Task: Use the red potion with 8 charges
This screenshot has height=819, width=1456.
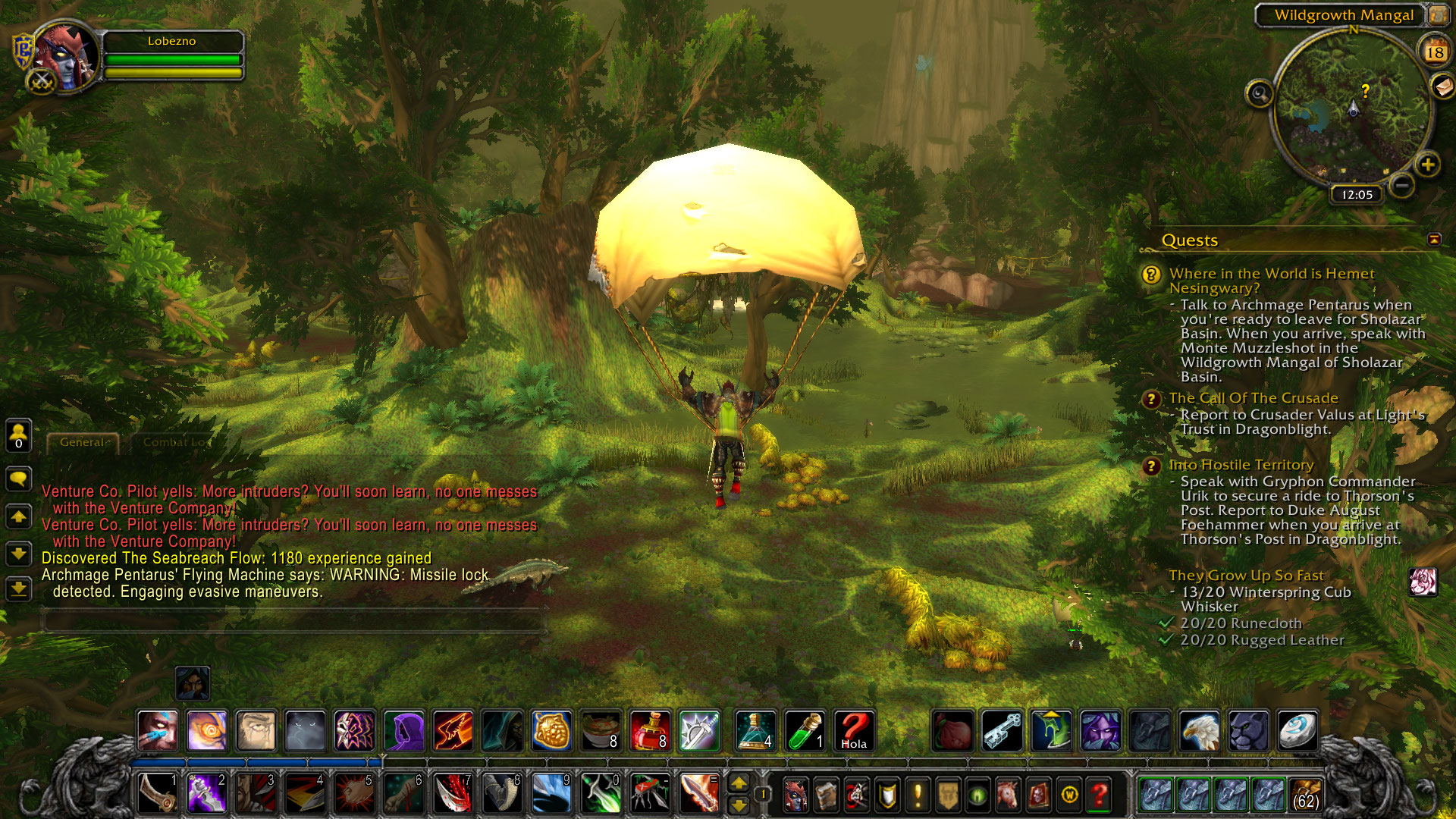Action: pyautogui.click(x=649, y=731)
